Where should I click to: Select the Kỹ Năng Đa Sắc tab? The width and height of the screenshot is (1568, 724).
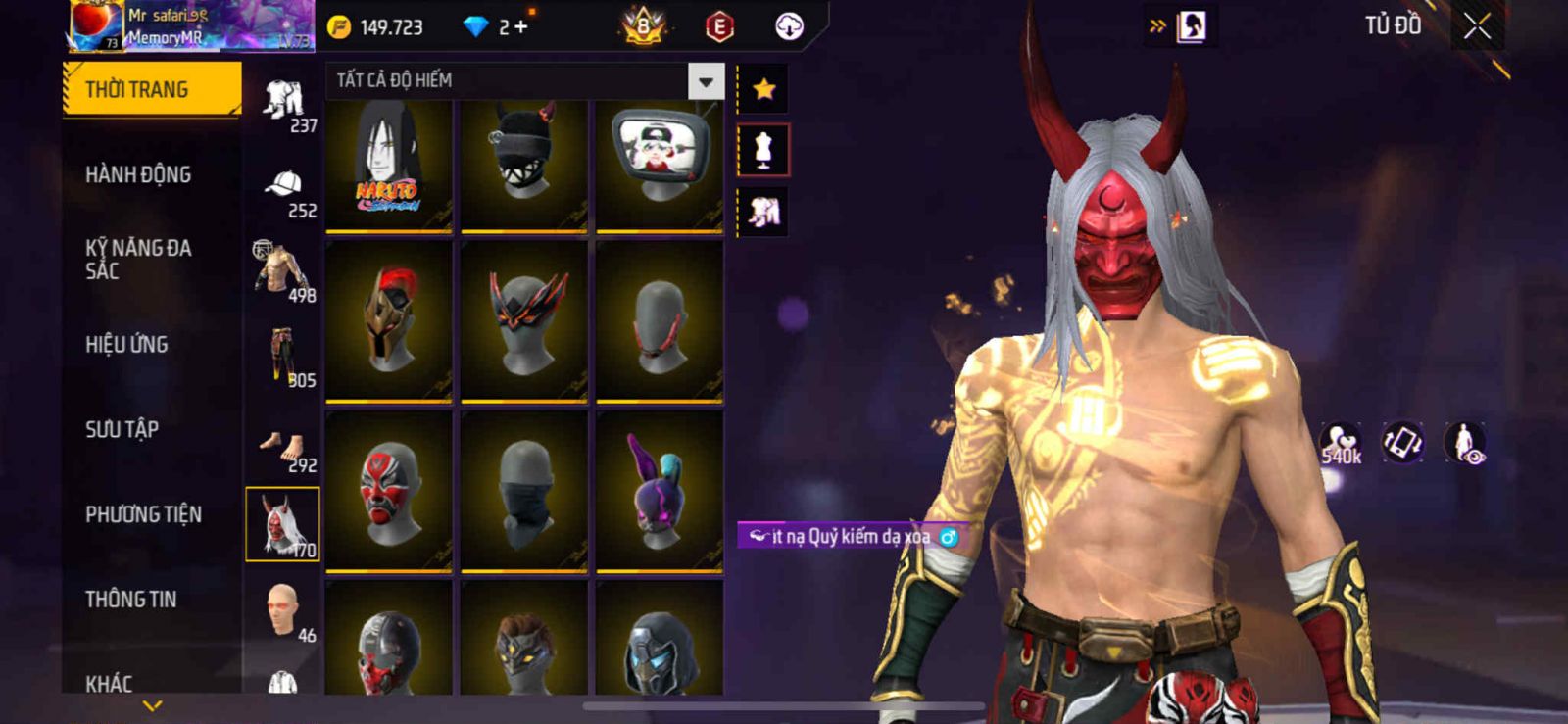[x=138, y=259]
